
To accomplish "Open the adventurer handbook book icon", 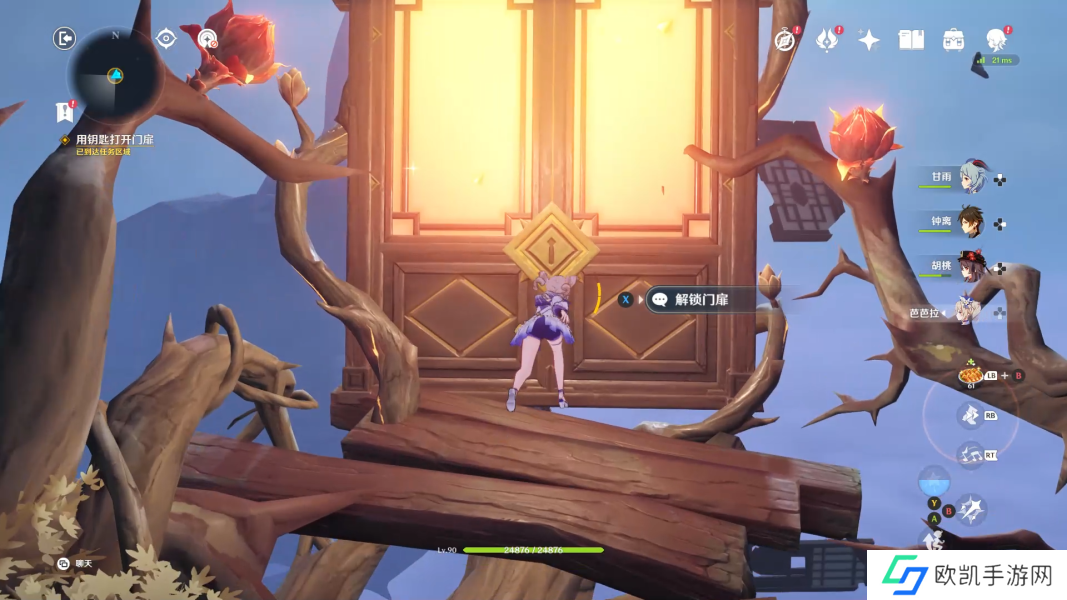I will tap(911, 40).
